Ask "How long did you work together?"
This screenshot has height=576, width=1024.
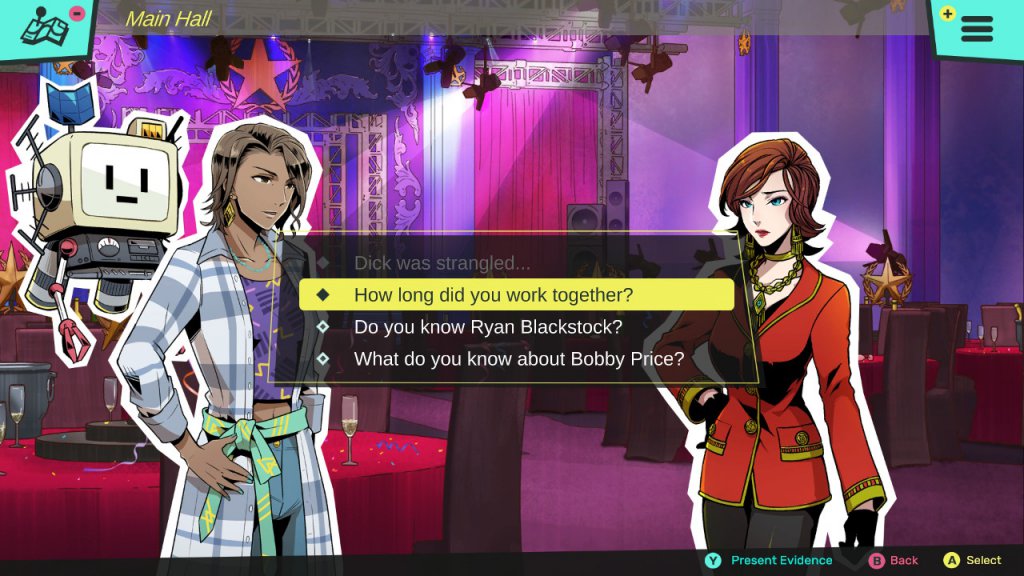pyautogui.click(x=493, y=295)
